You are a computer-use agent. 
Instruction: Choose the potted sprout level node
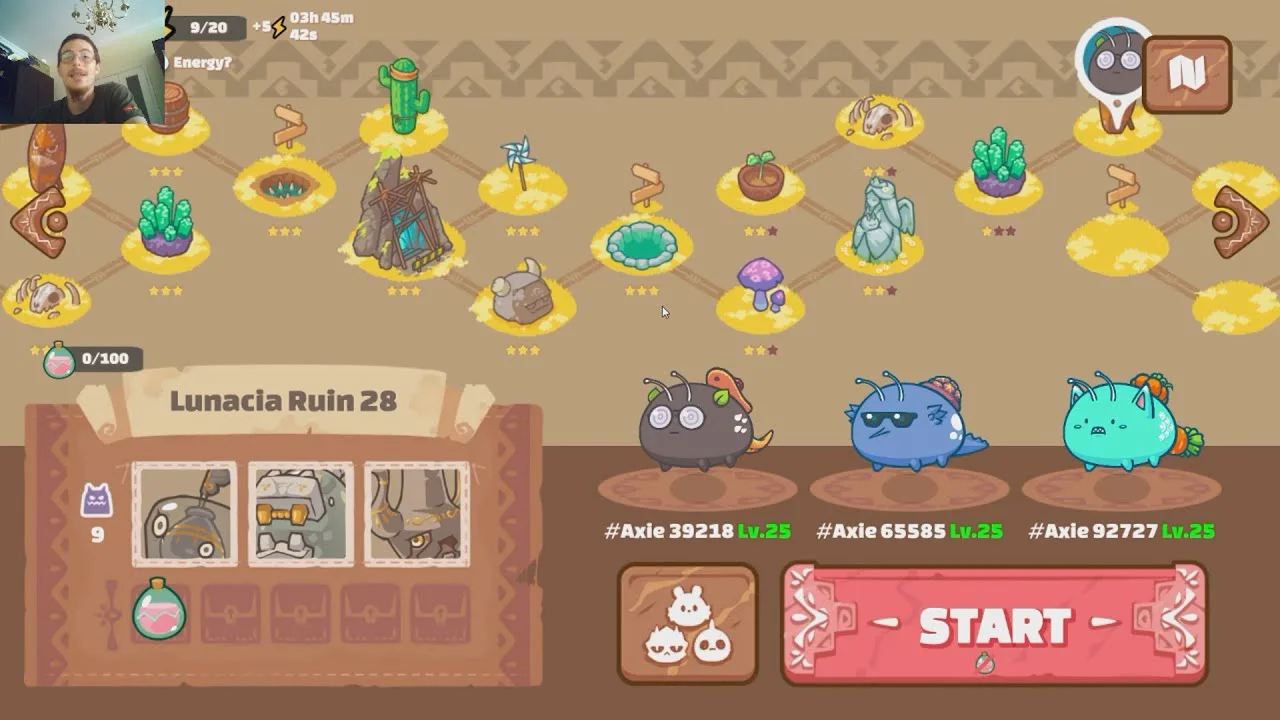[760, 177]
